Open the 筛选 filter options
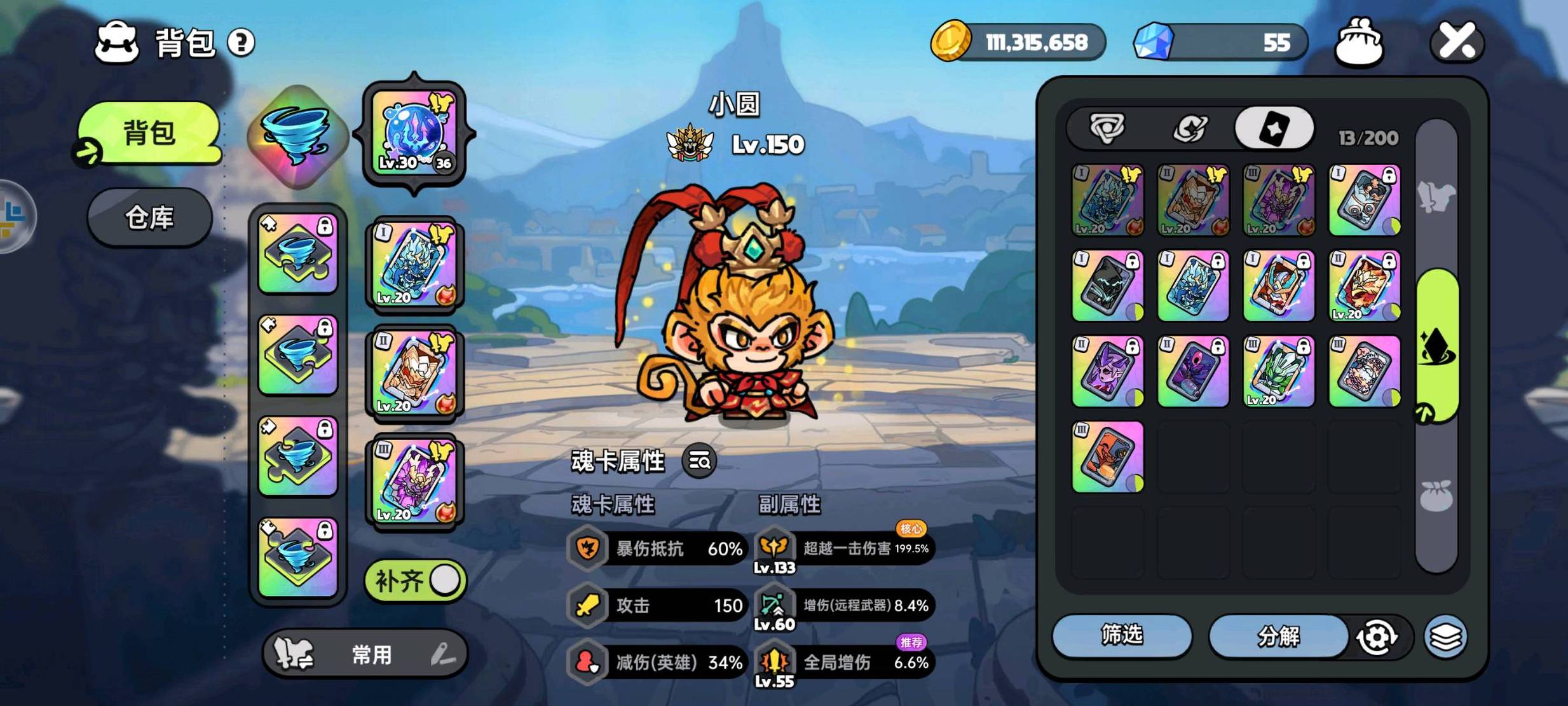Viewport: 1568px width, 706px height. point(1122,635)
